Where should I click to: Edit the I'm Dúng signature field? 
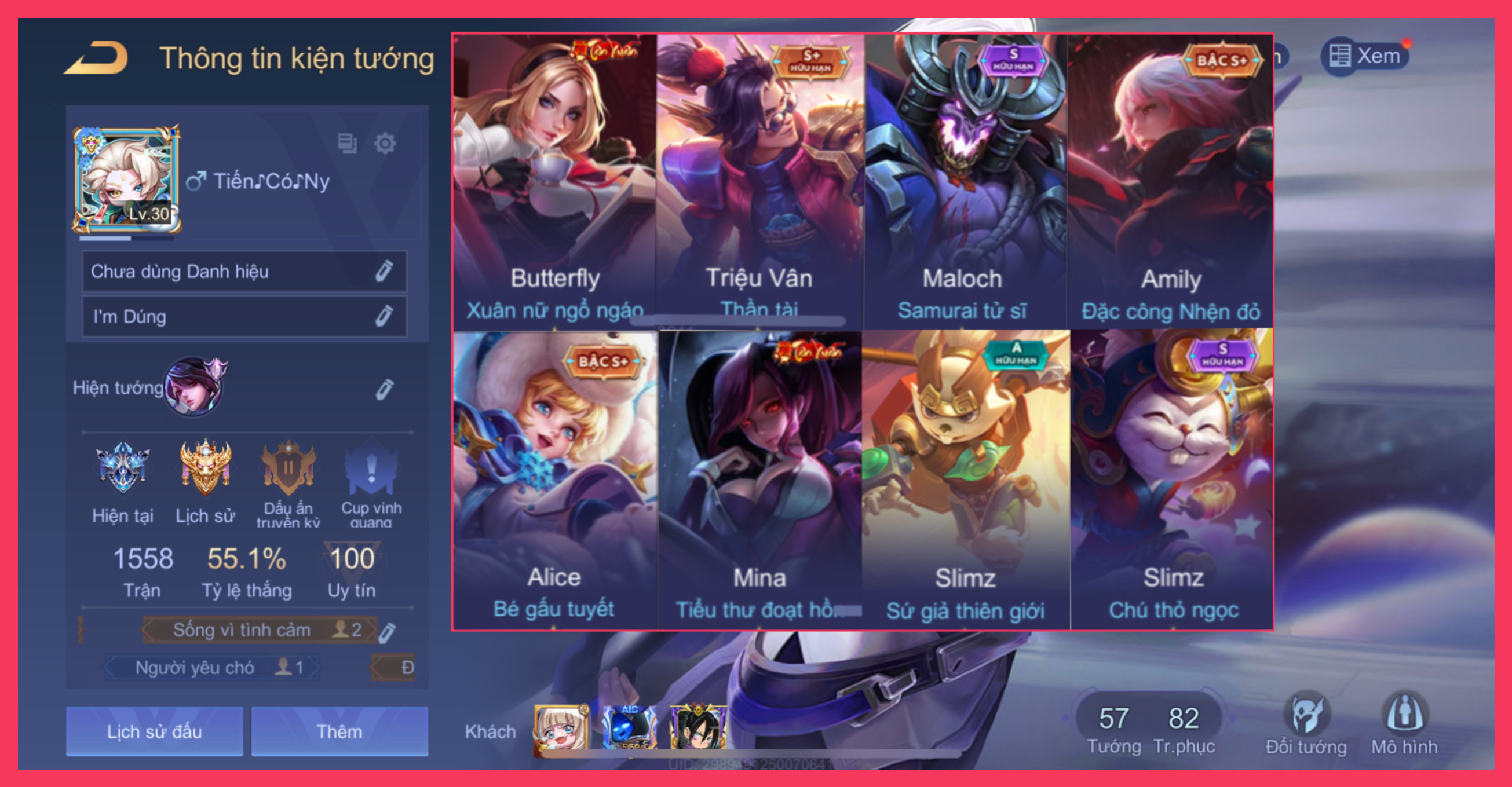tap(384, 316)
